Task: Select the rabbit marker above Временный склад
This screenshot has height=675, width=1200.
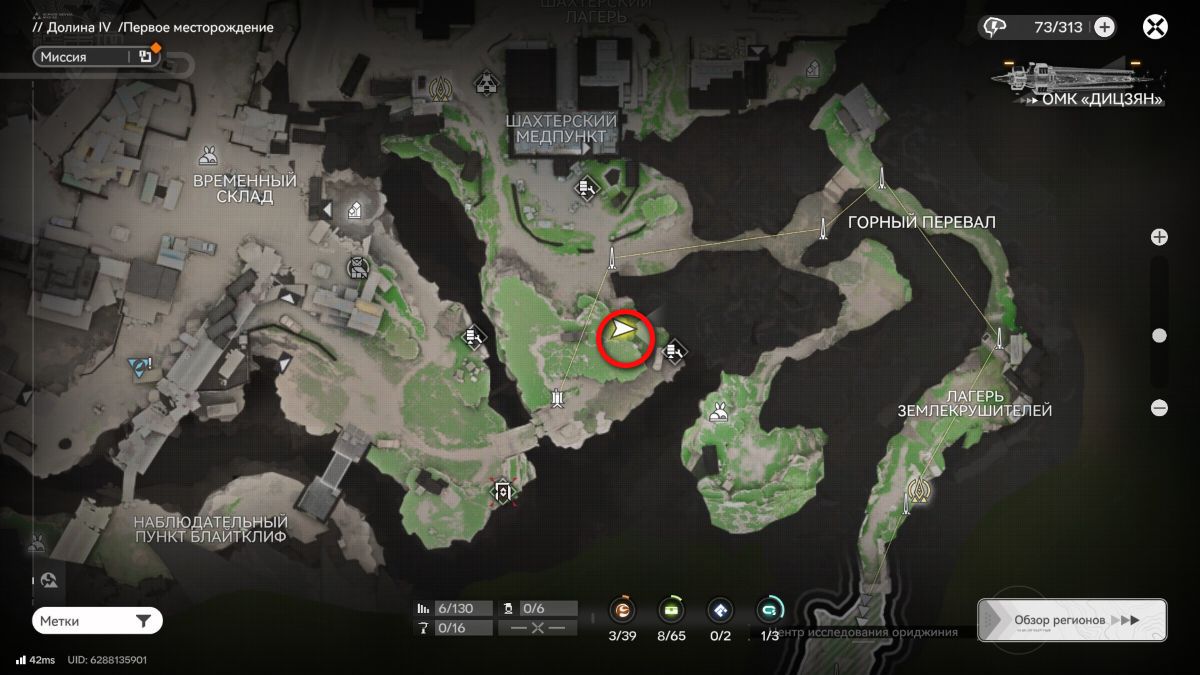Action: pos(208,155)
